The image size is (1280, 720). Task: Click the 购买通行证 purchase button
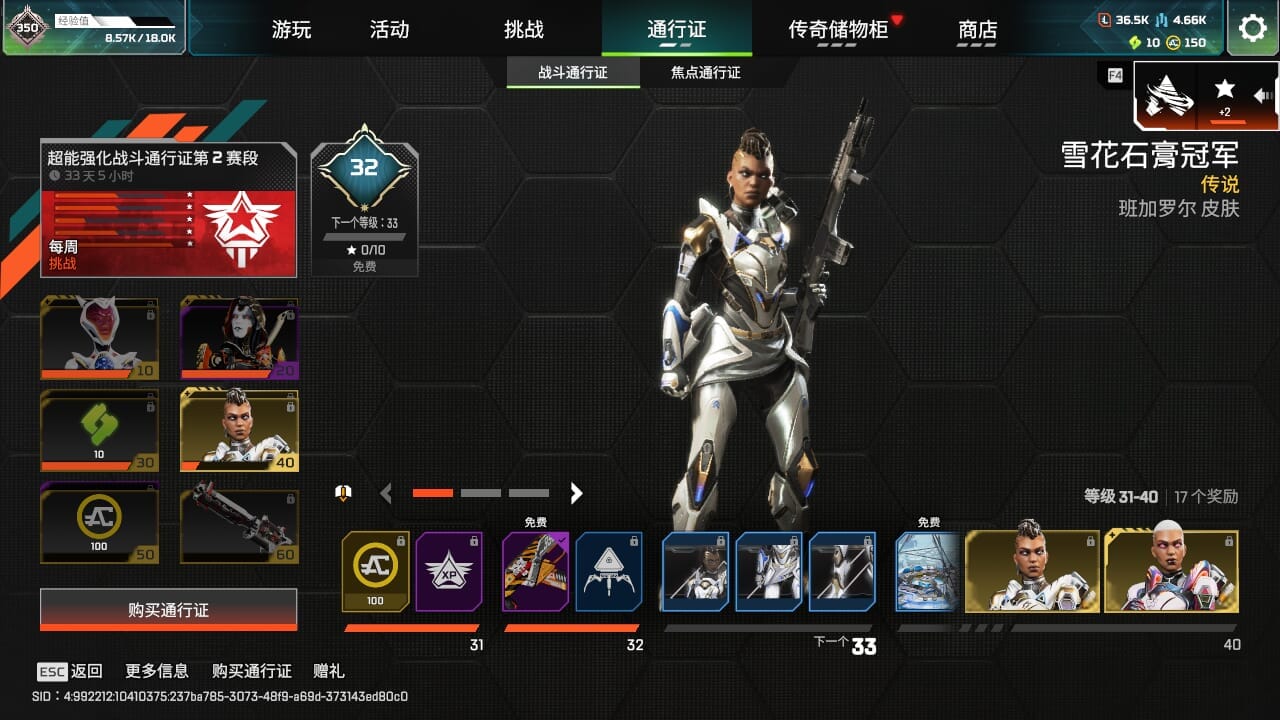pyautogui.click(x=168, y=610)
